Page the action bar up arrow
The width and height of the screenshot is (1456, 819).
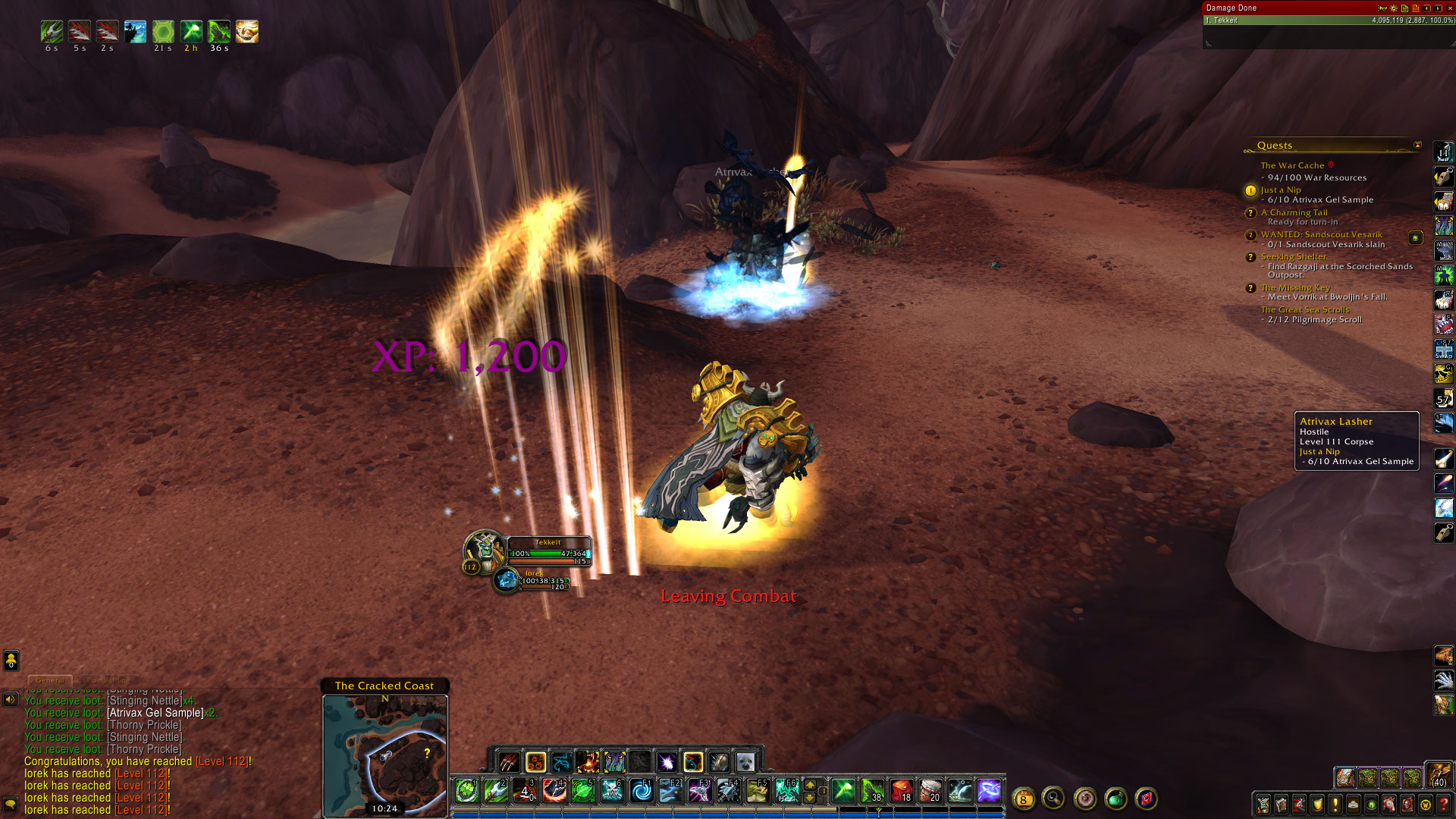tap(810, 785)
